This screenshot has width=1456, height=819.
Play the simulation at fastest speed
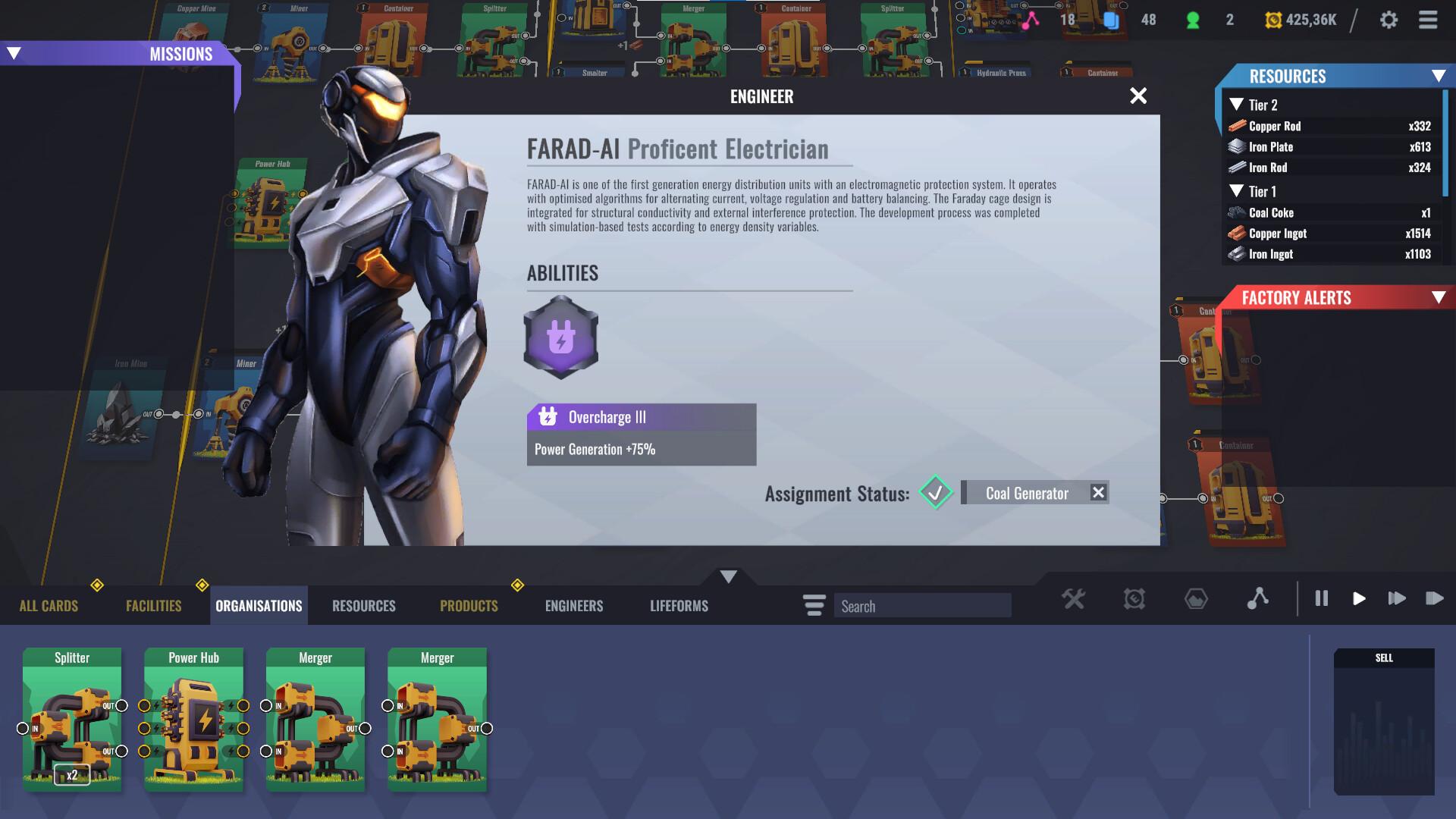(1435, 599)
